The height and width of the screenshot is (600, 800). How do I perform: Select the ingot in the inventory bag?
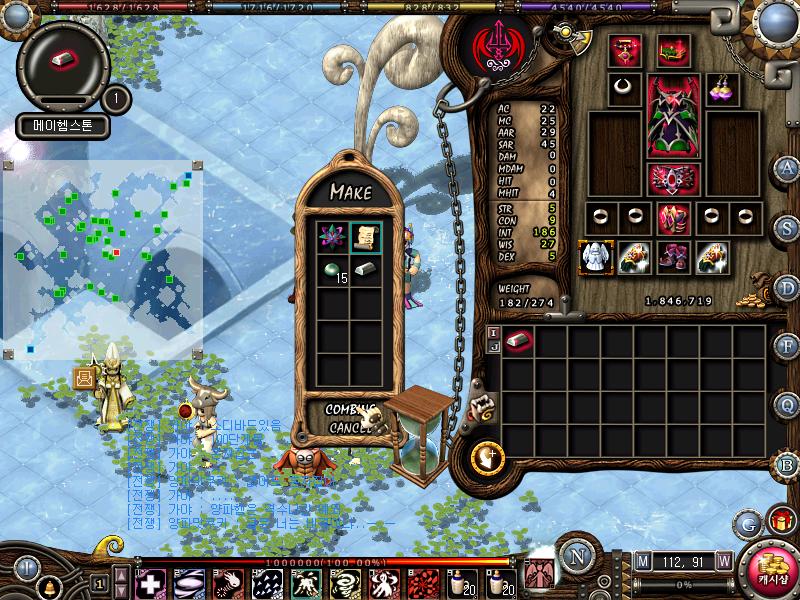(x=518, y=342)
